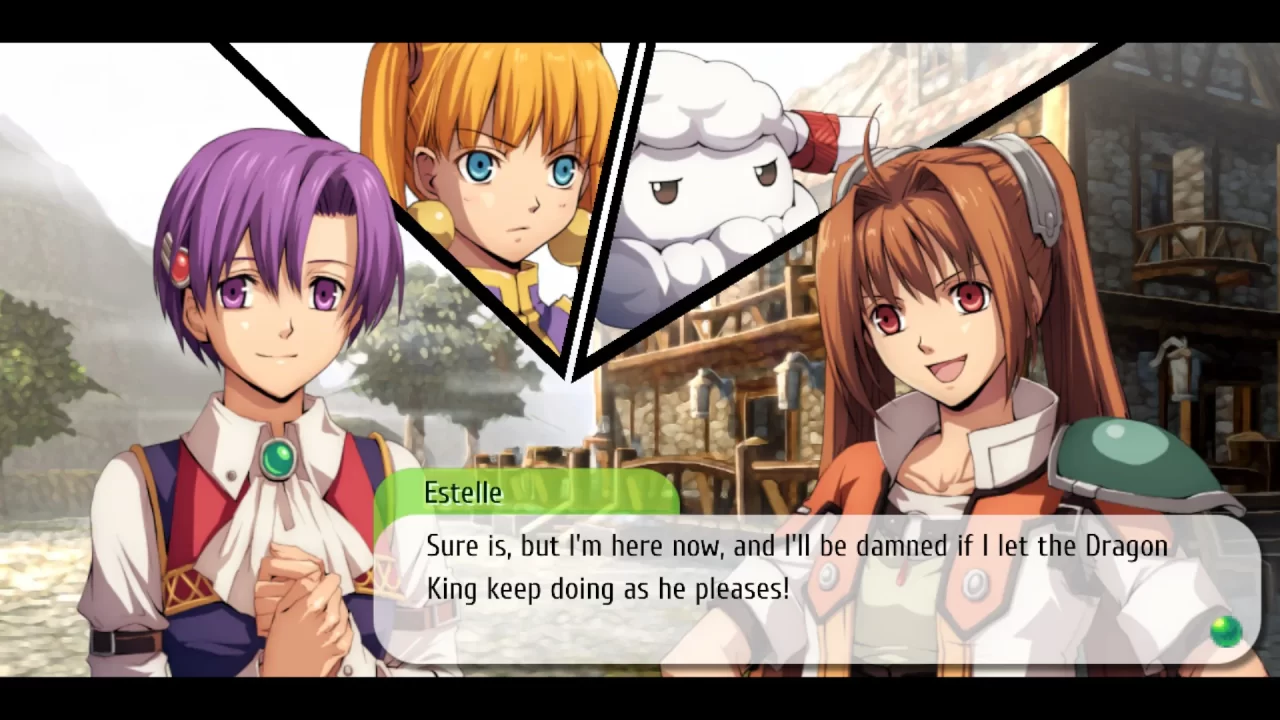Click the top black letterbox bar
The image size is (1280, 720).
click(x=640, y=15)
